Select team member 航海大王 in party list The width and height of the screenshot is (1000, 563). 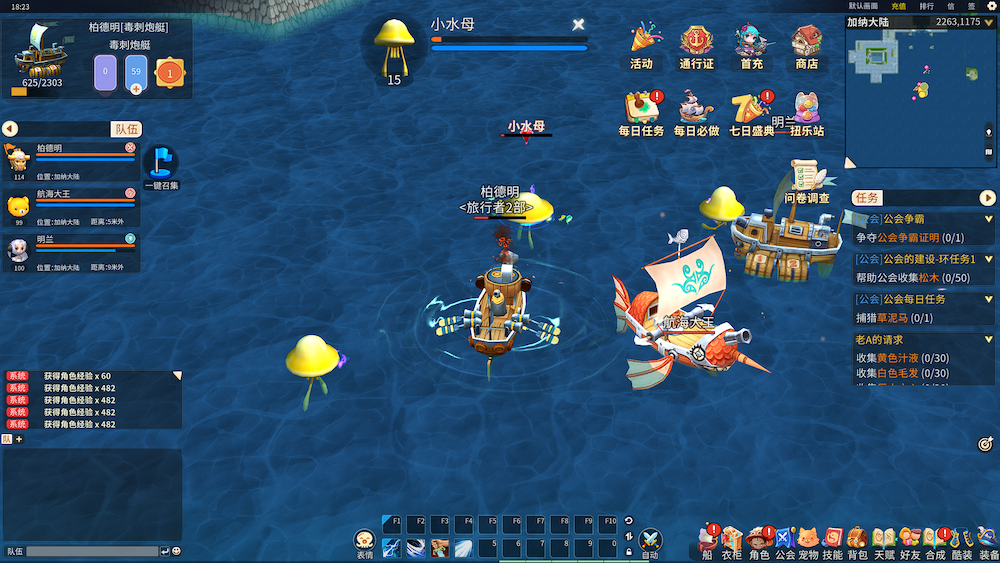pos(70,205)
